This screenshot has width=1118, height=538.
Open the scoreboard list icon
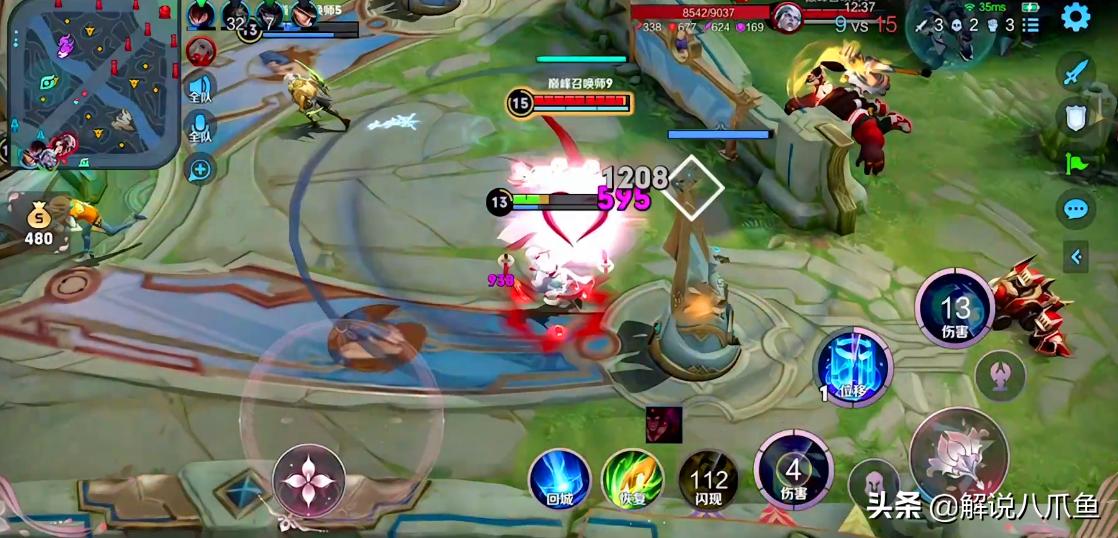[x=1031, y=24]
